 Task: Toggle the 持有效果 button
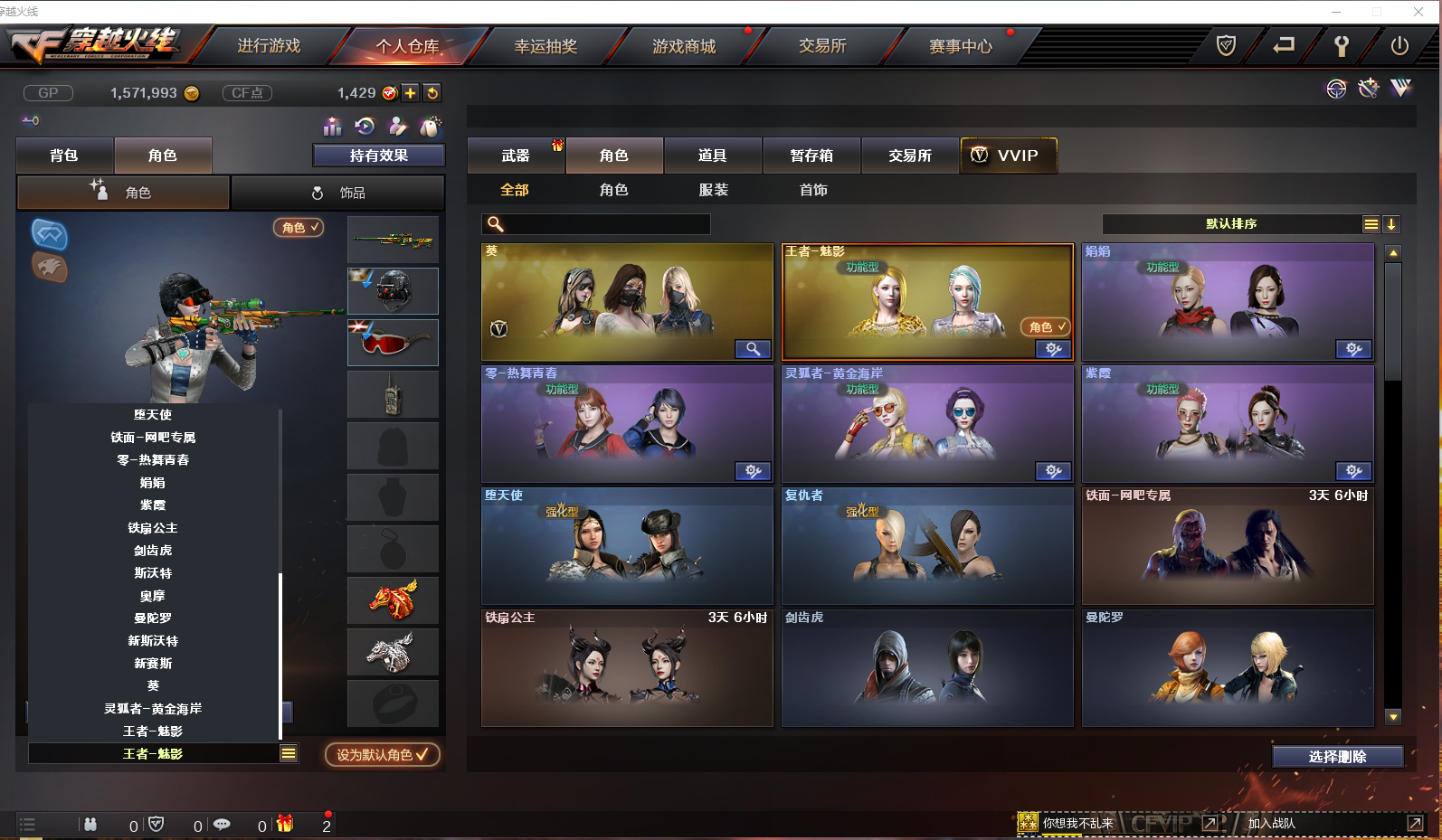point(378,155)
